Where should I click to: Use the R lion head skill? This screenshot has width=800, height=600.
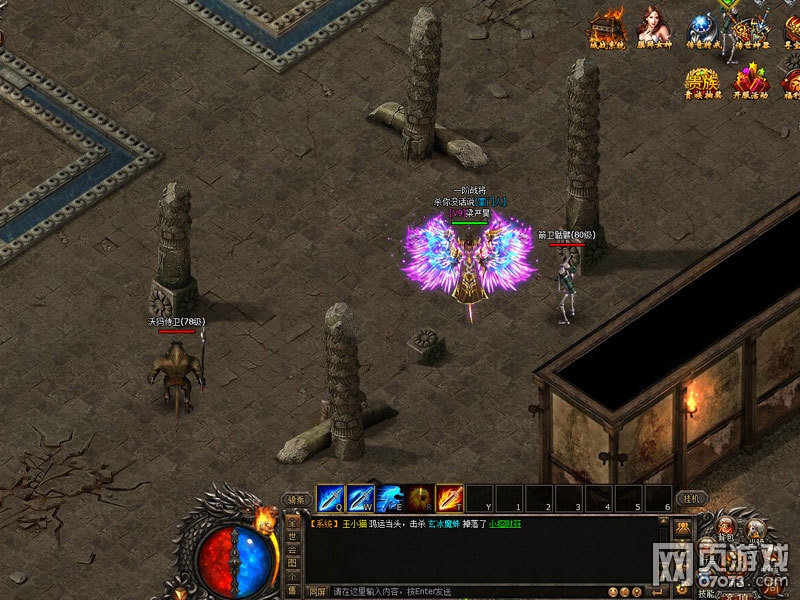tap(419, 497)
